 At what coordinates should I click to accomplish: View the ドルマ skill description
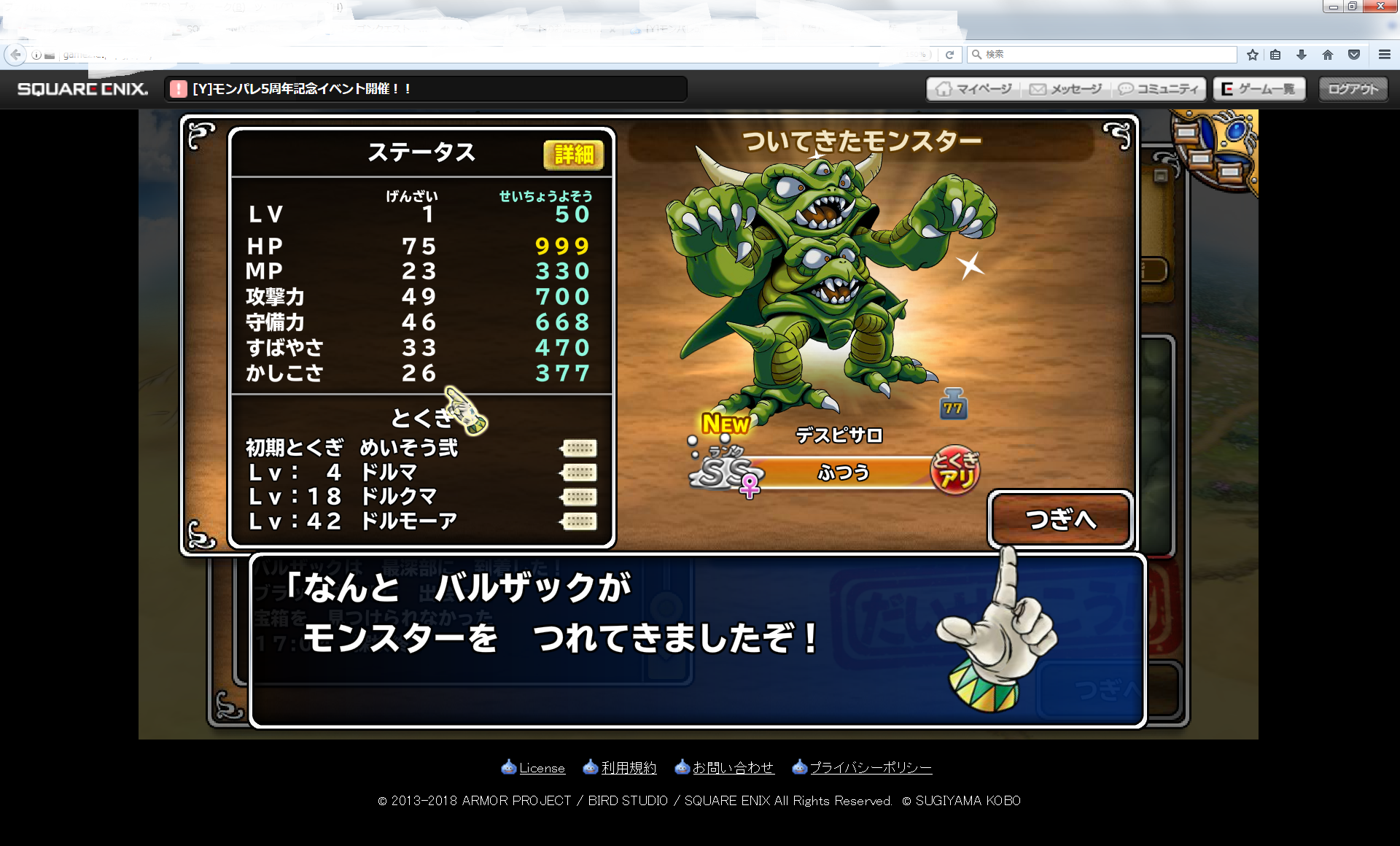pos(579,473)
